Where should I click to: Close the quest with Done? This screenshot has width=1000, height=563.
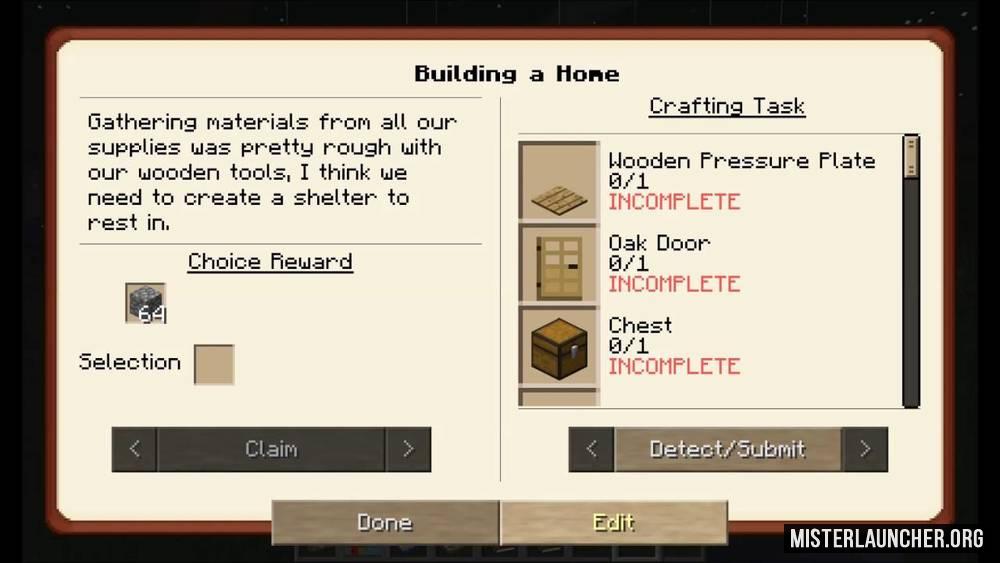(x=385, y=522)
